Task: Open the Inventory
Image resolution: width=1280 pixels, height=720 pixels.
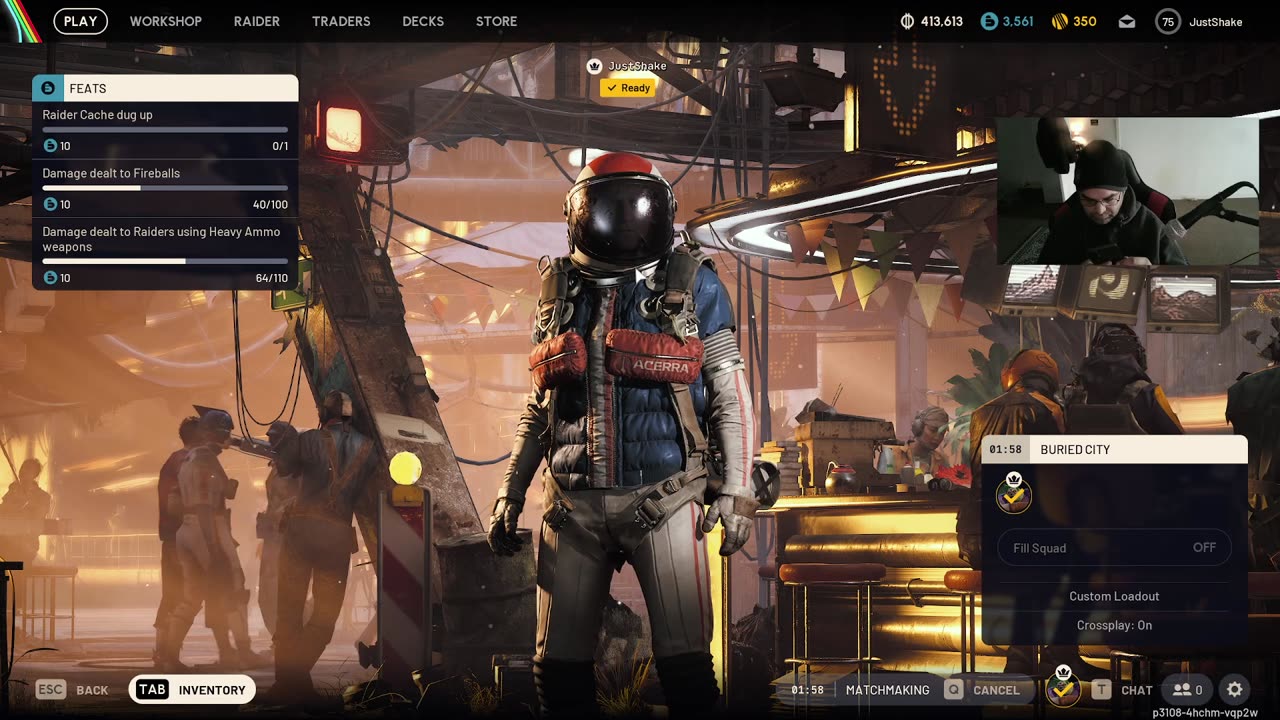Action: (x=193, y=690)
